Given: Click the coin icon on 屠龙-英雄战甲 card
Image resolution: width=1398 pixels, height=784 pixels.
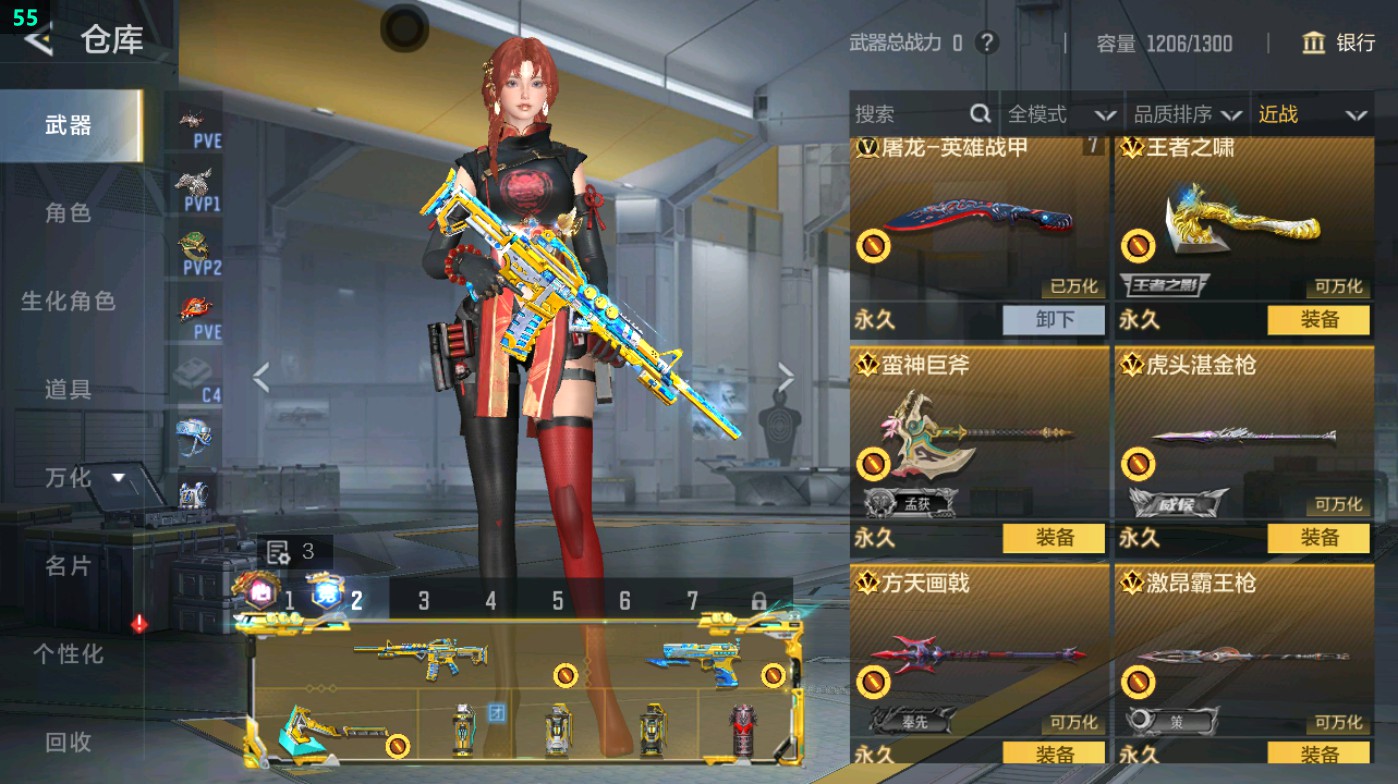Looking at the screenshot, I should coord(873,243).
